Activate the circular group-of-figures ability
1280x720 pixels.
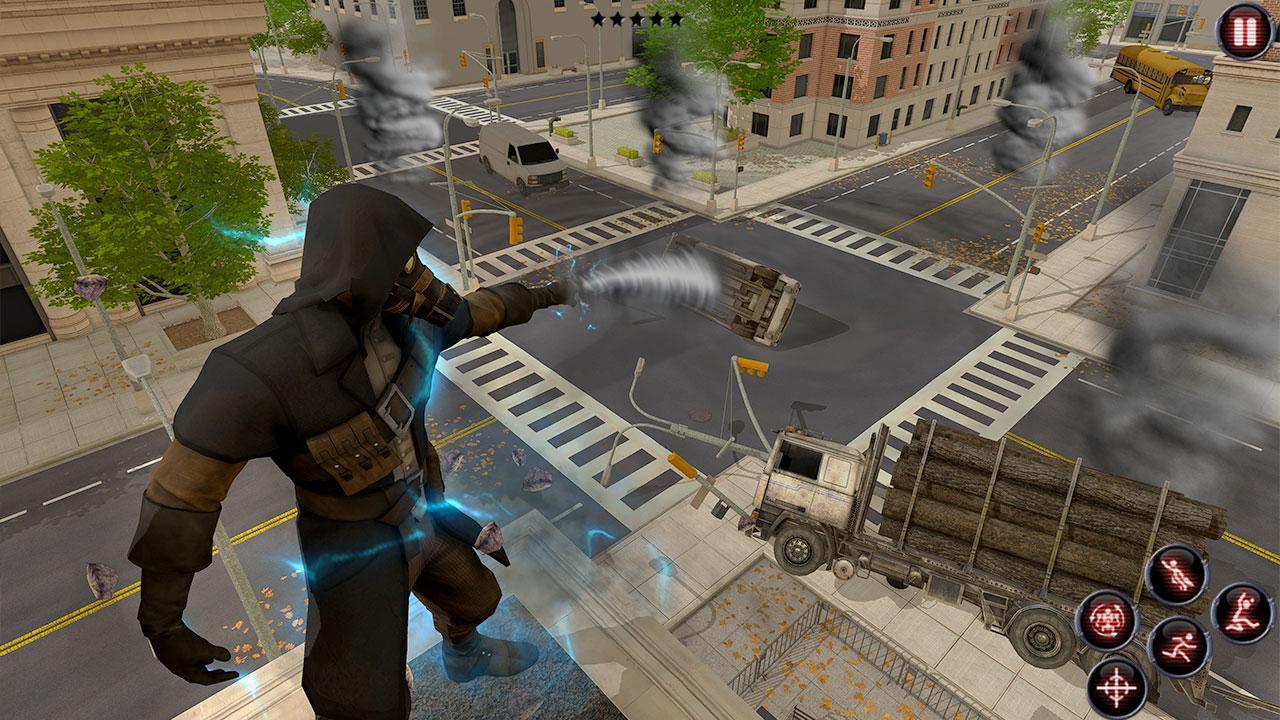(1106, 621)
